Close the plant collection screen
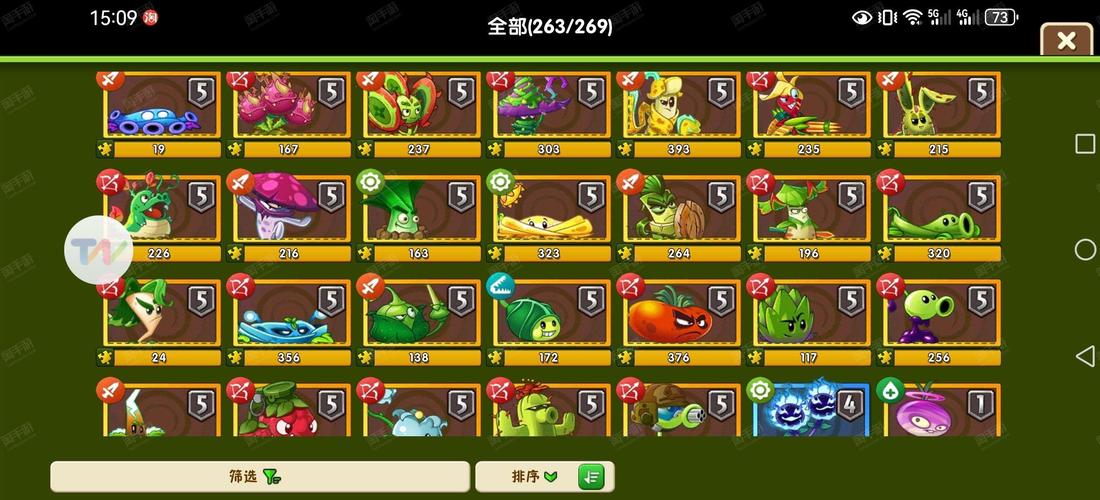Image resolution: width=1100 pixels, height=500 pixels. click(1066, 41)
